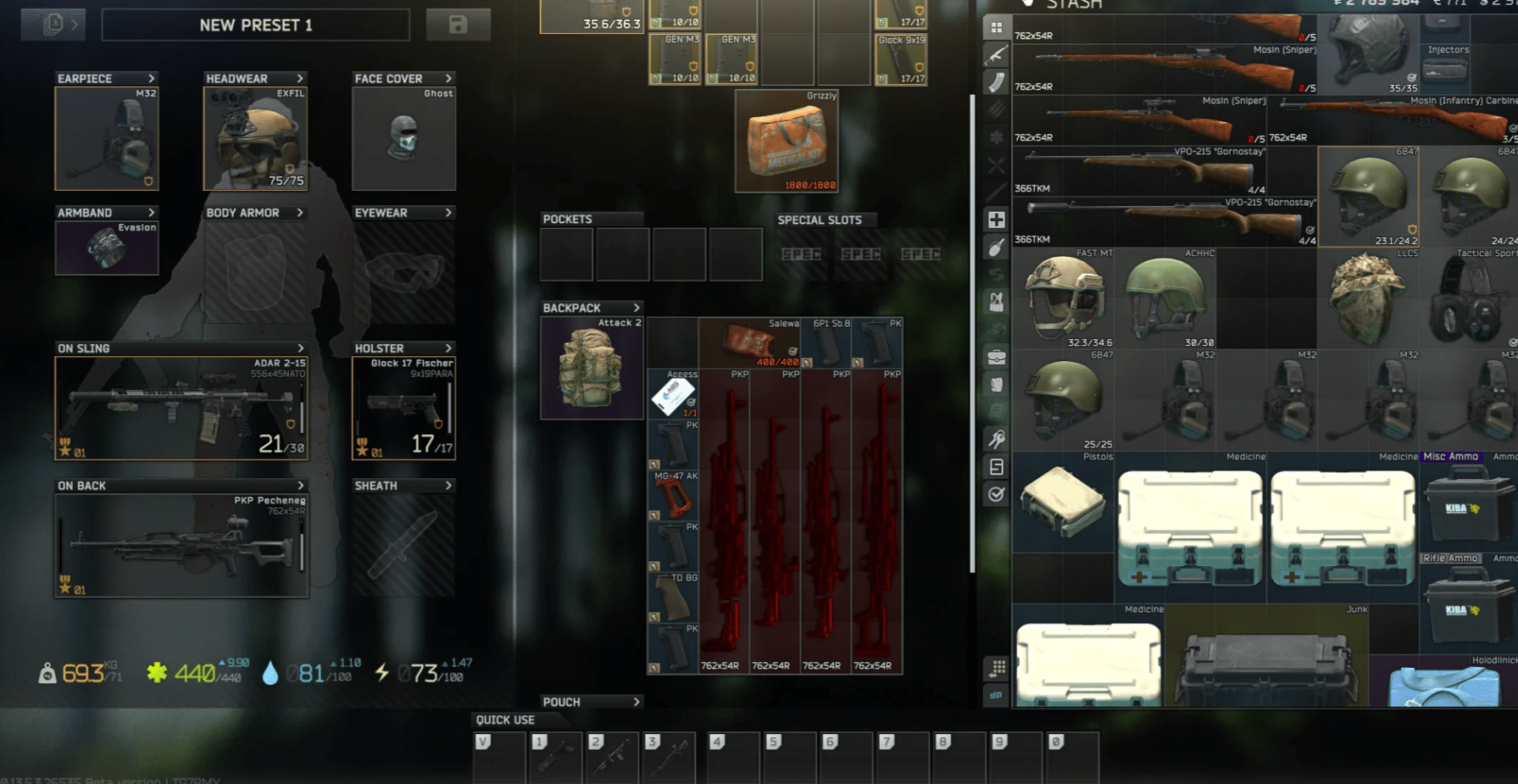This screenshot has width=1518, height=784.
Task: Expand the Body Armor slot arrow
Action: click(300, 213)
